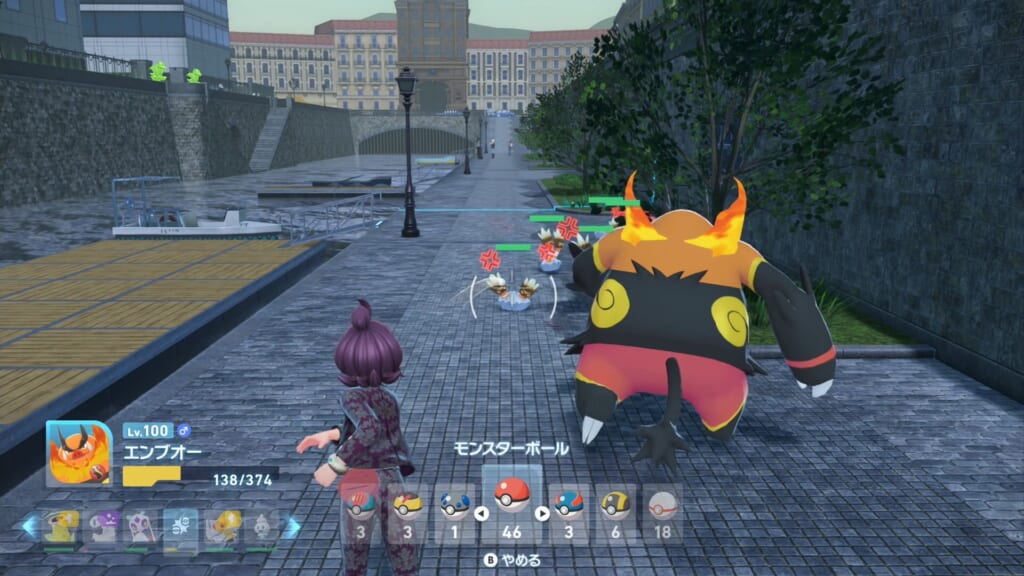This screenshot has width=1024, height=576.
Task: Select the blue-spotted ball with count 1
Action: click(455, 505)
